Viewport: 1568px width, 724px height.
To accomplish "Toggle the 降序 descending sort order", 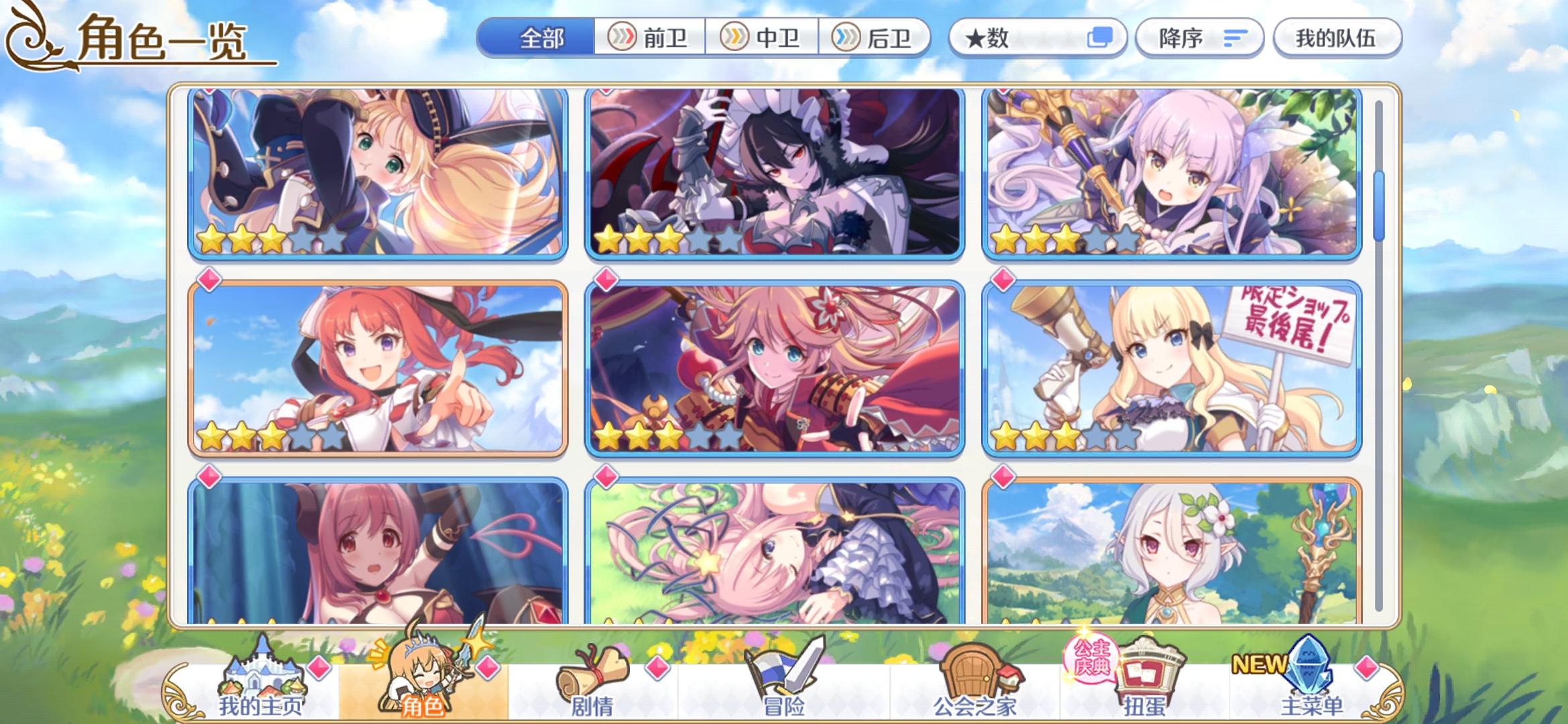I will point(1199,38).
